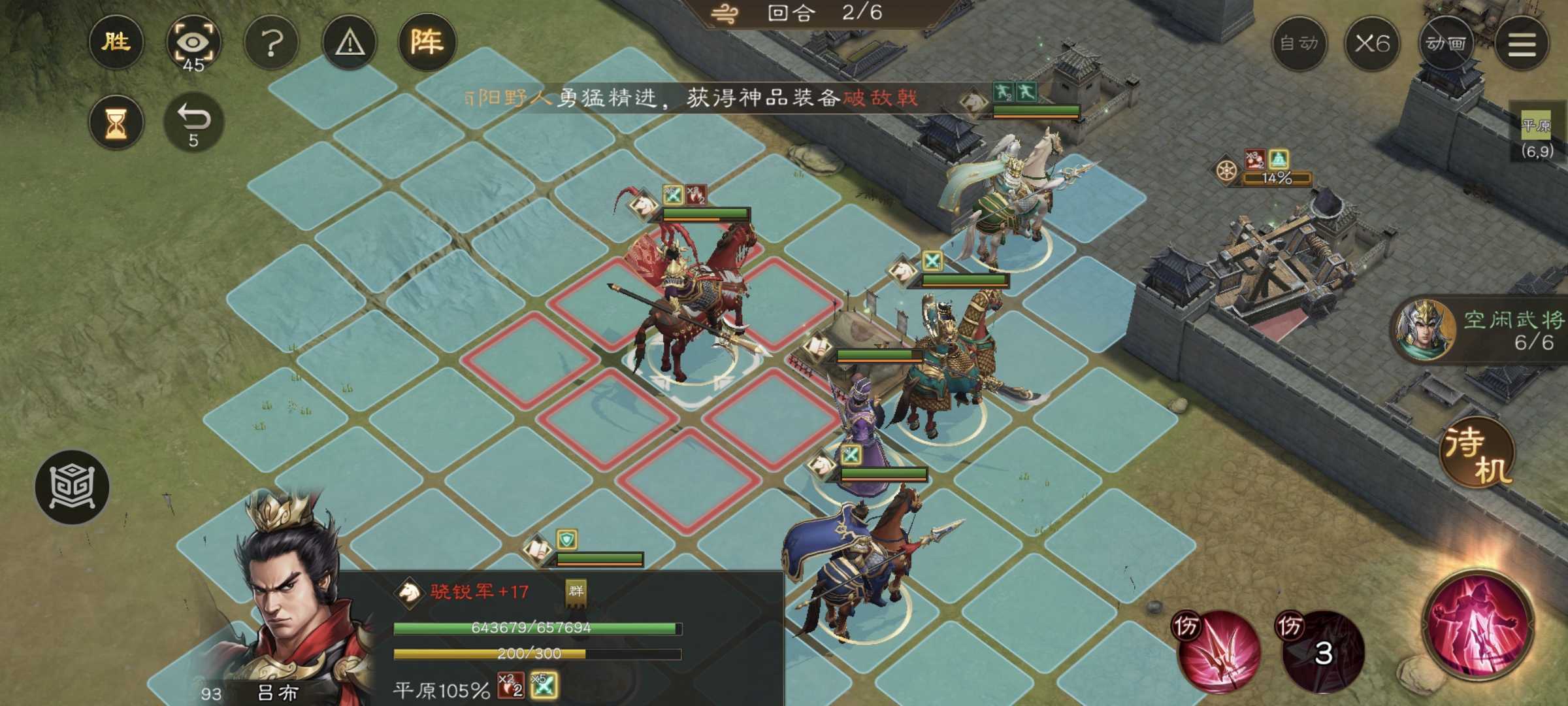Screen dimensions: 1568x706
Task: Click the warning triangle icon
Action: point(350,43)
